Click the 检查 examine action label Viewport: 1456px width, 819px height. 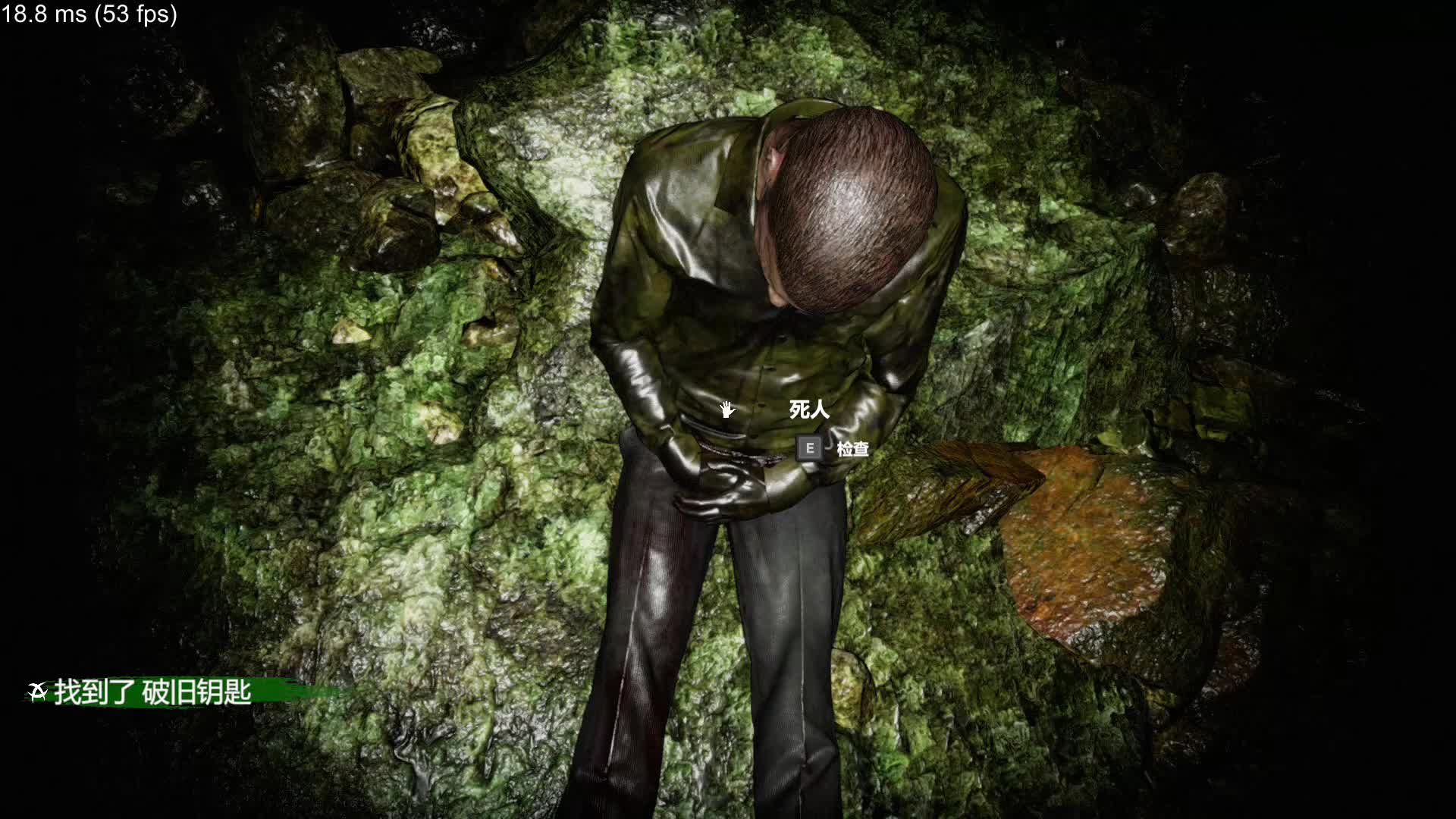855,449
